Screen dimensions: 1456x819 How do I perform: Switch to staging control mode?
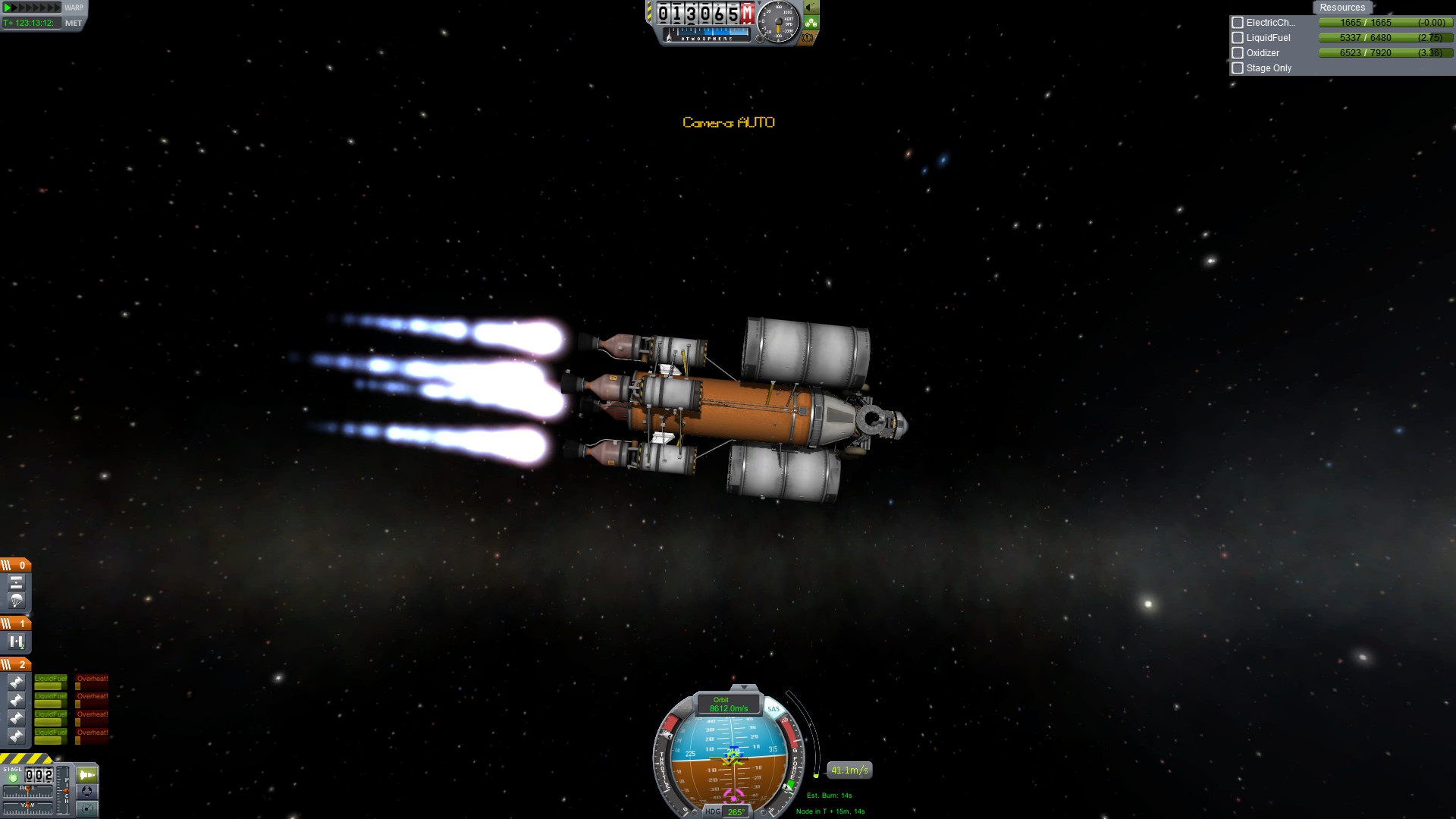[87, 774]
